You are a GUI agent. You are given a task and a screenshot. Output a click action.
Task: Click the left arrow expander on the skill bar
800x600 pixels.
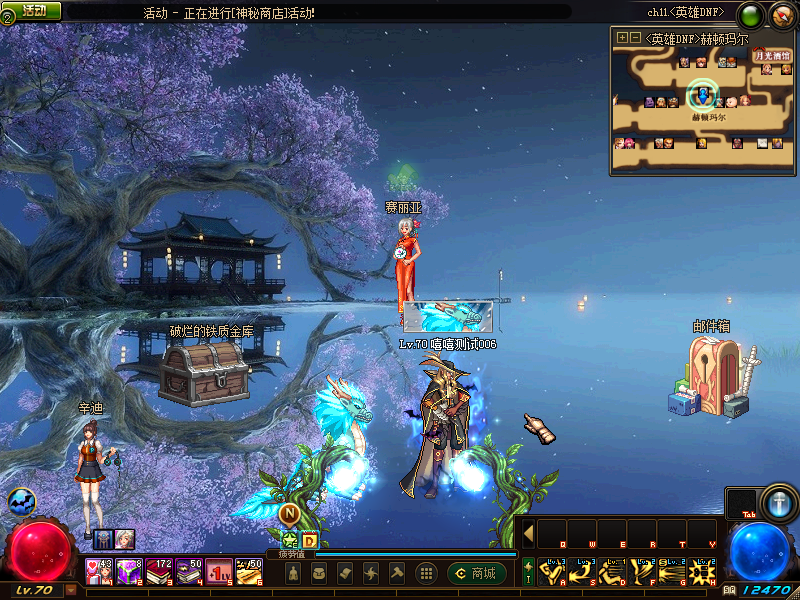pos(528,533)
